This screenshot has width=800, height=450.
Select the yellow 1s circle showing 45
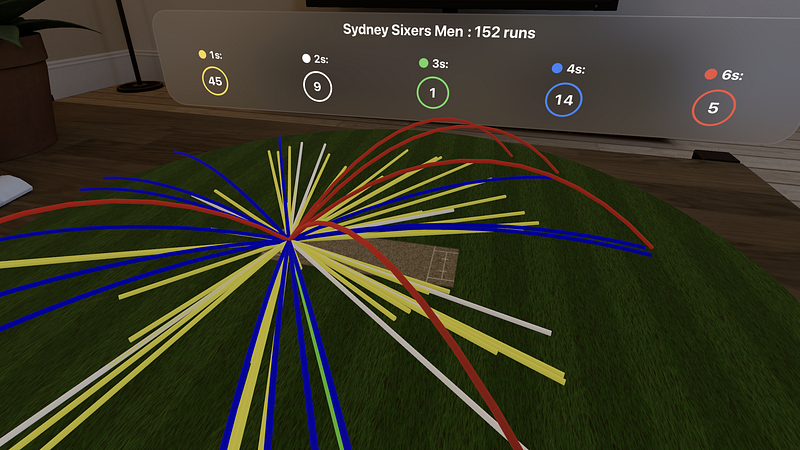click(x=216, y=82)
